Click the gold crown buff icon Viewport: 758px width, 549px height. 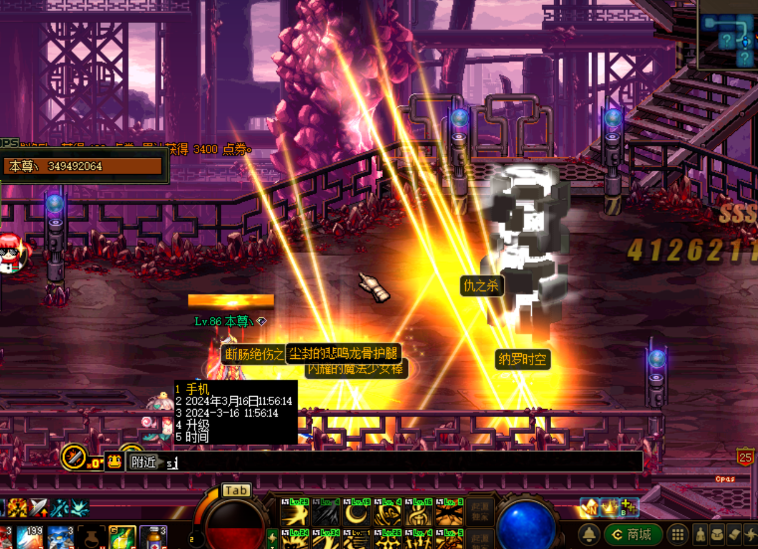click(x=610, y=507)
